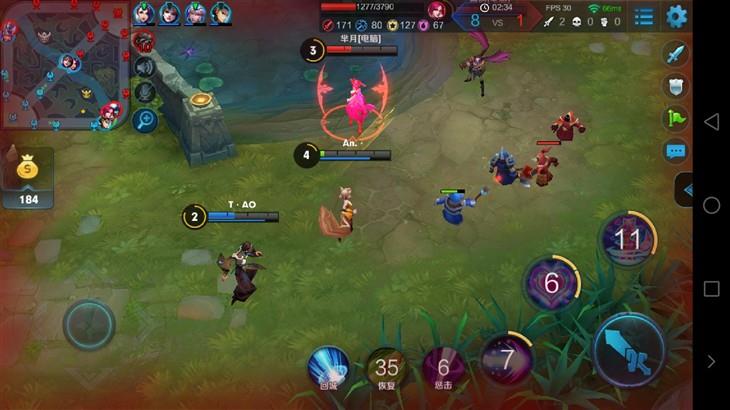
Task: Expand the blue arrow side panel
Action: 685,188
